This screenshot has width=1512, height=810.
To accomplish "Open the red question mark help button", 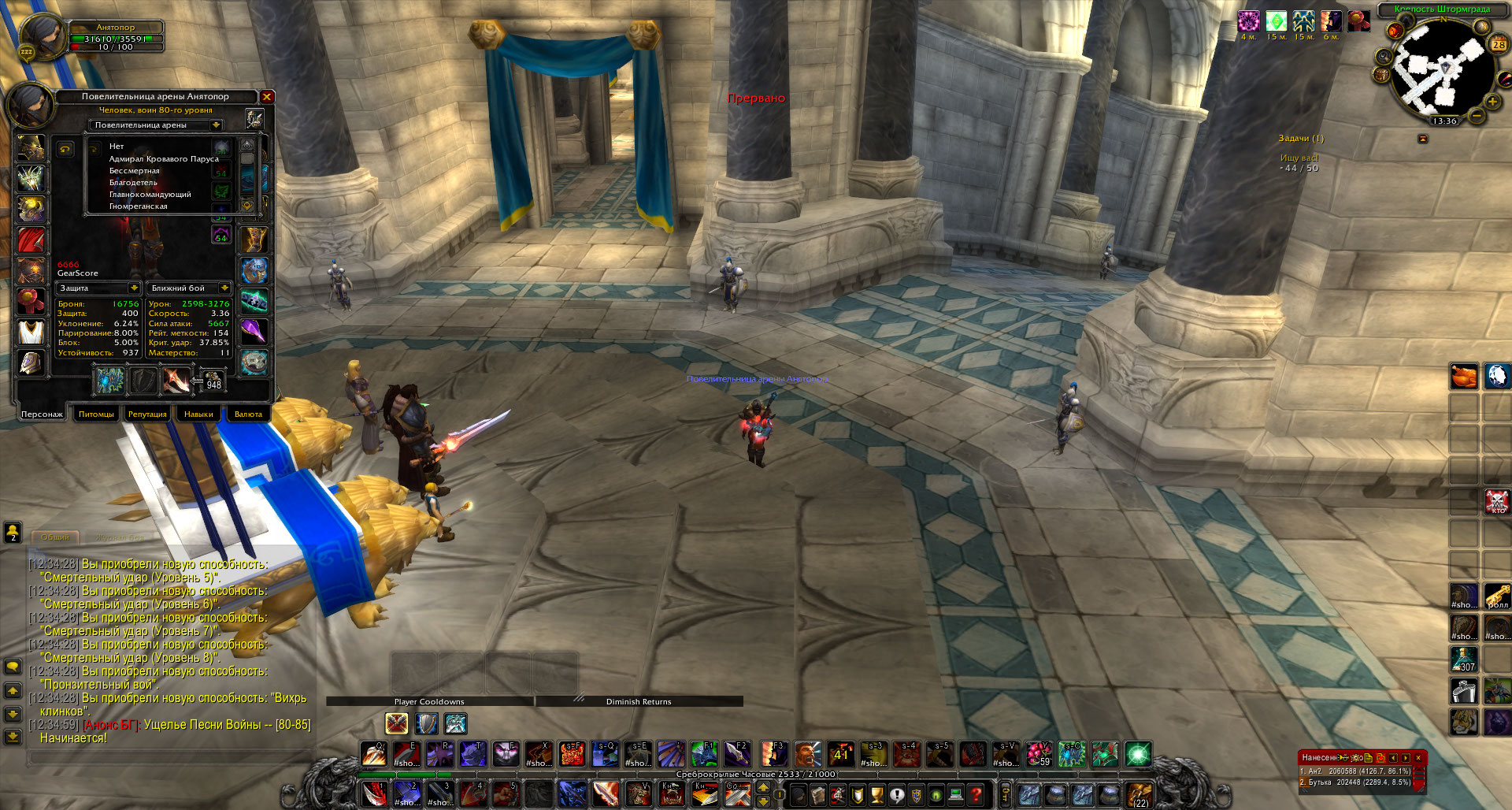I will (x=976, y=795).
